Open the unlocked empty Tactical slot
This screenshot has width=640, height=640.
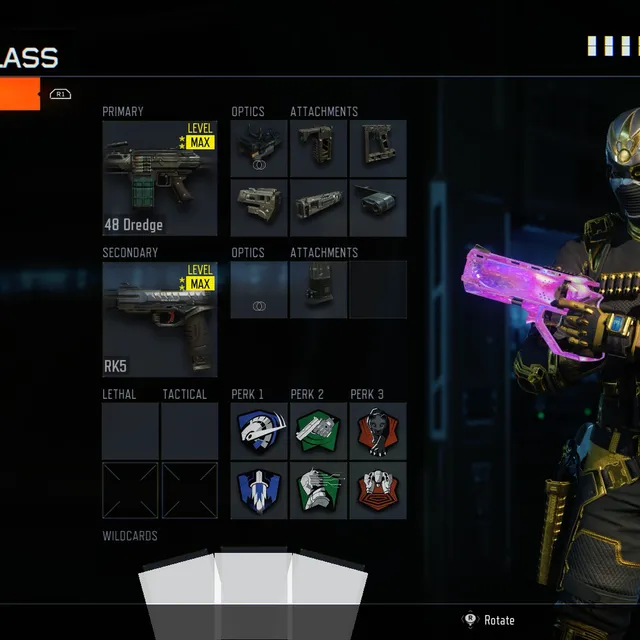click(x=190, y=431)
